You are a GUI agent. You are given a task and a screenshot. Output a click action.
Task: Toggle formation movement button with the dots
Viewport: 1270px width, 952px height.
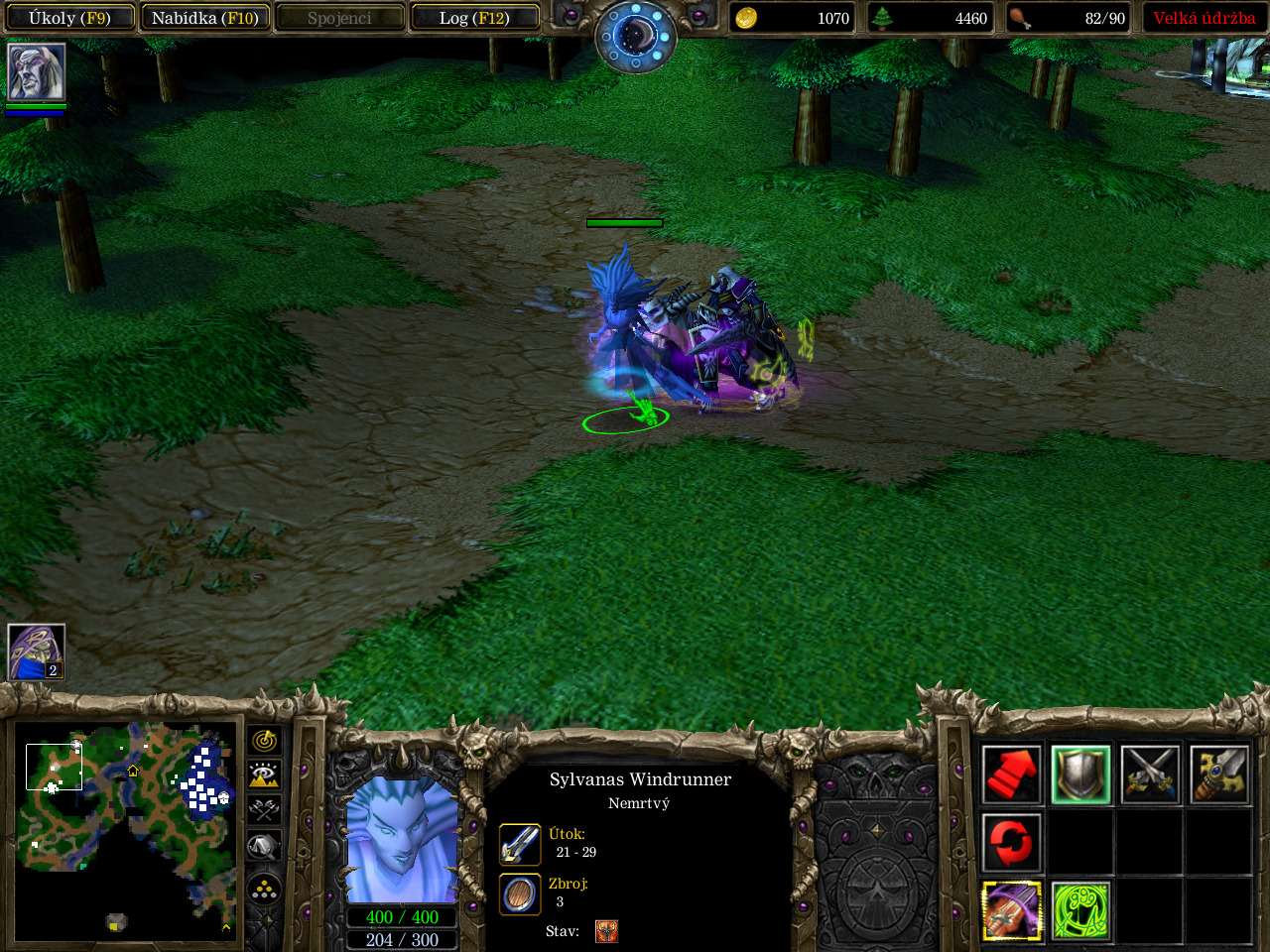265,889
